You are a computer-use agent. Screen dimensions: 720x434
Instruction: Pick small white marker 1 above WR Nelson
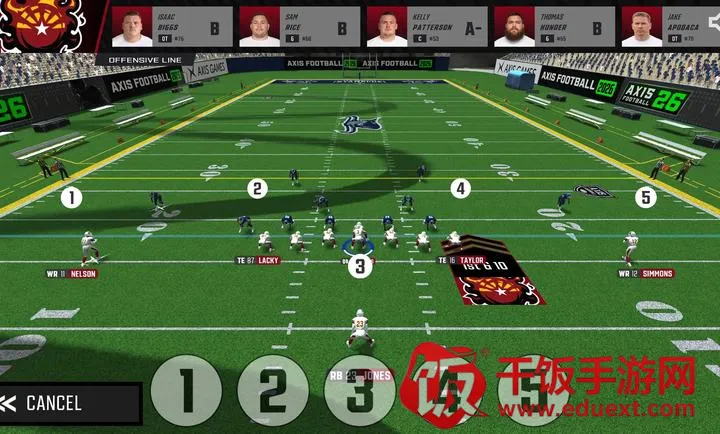[71, 198]
